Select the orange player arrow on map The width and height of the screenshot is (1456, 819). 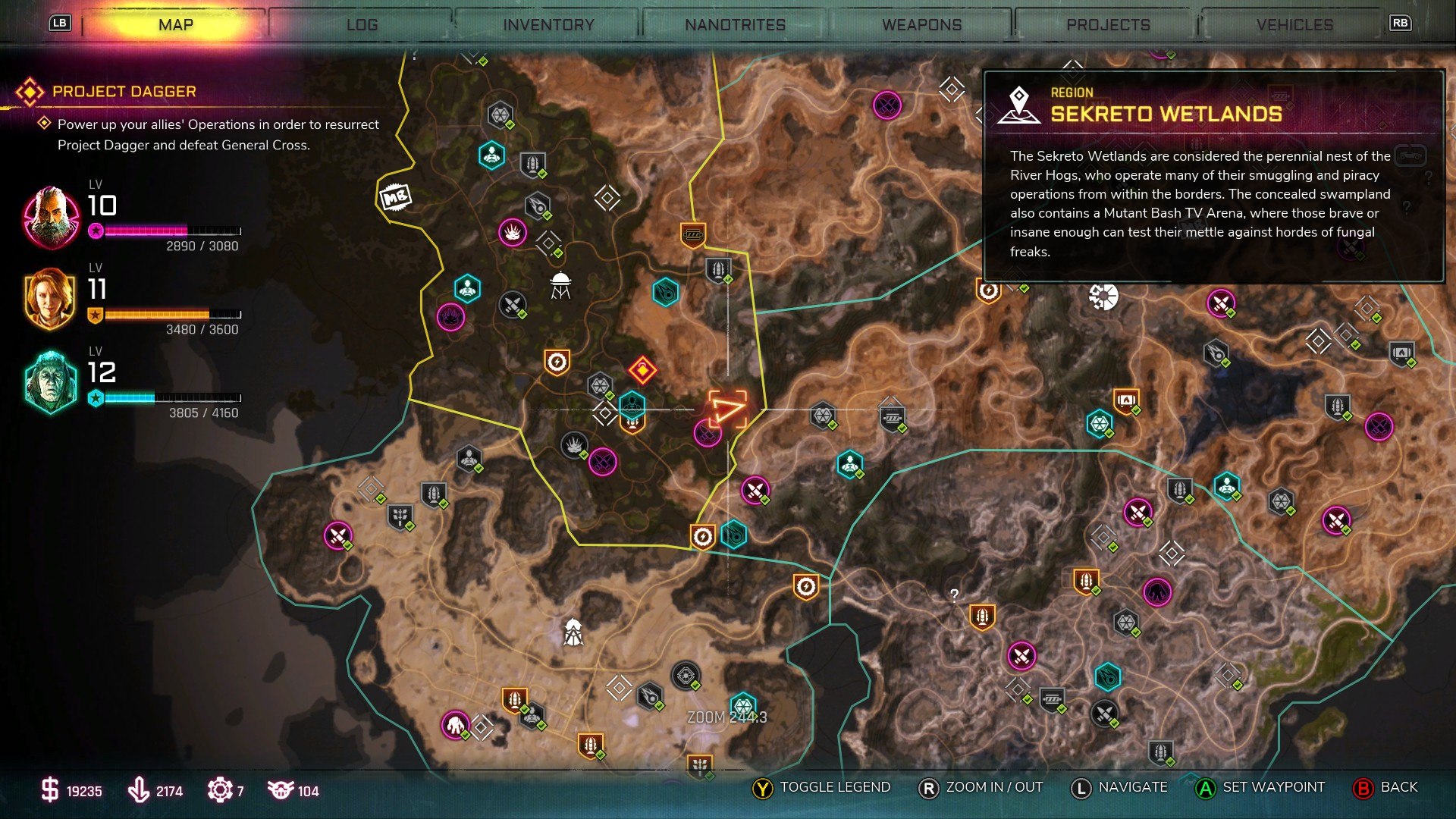726,409
